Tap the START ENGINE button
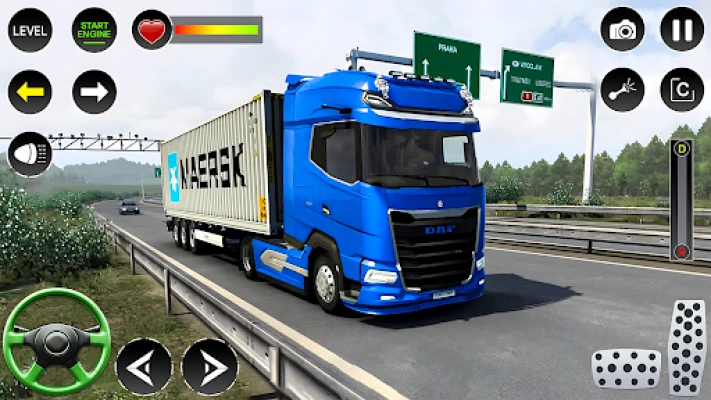This screenshot has height=400, width=711. point(94,30)
